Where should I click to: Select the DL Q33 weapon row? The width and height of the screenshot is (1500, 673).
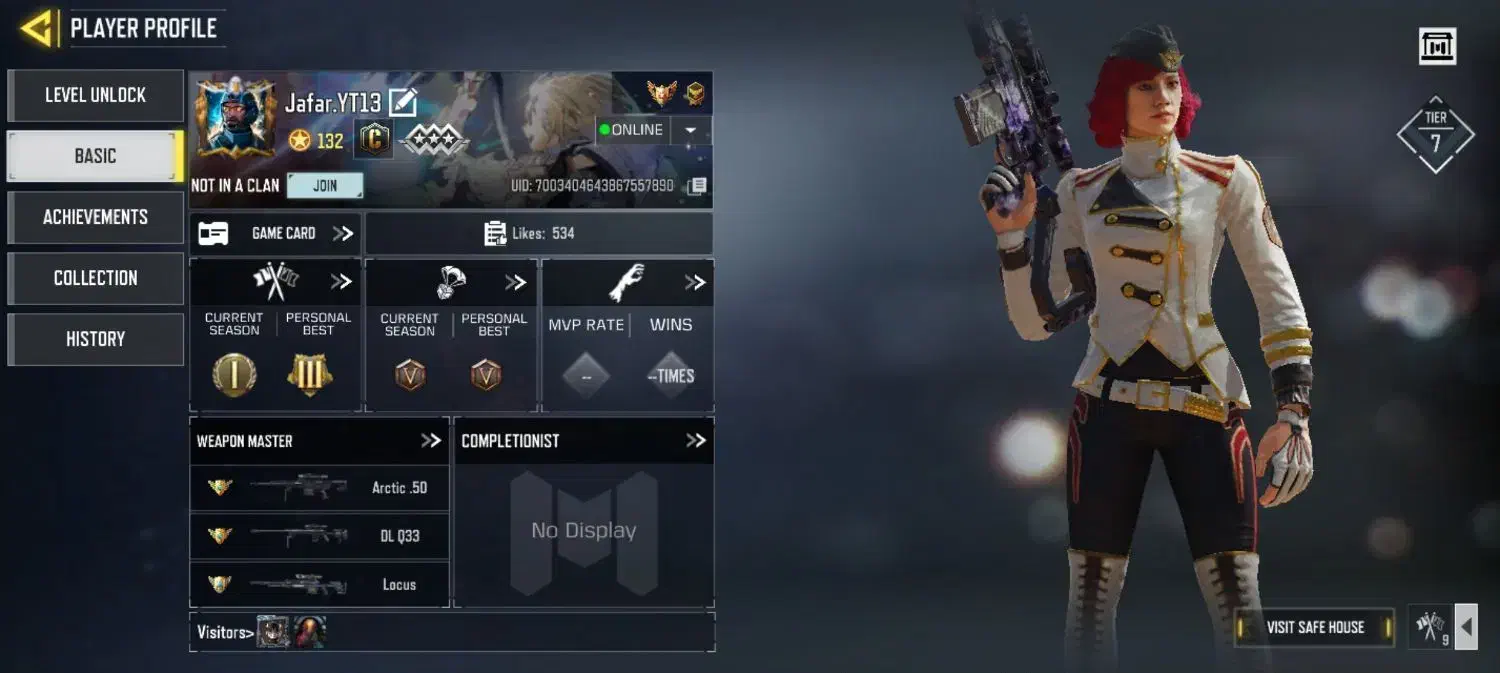click(x=319, y=536)
